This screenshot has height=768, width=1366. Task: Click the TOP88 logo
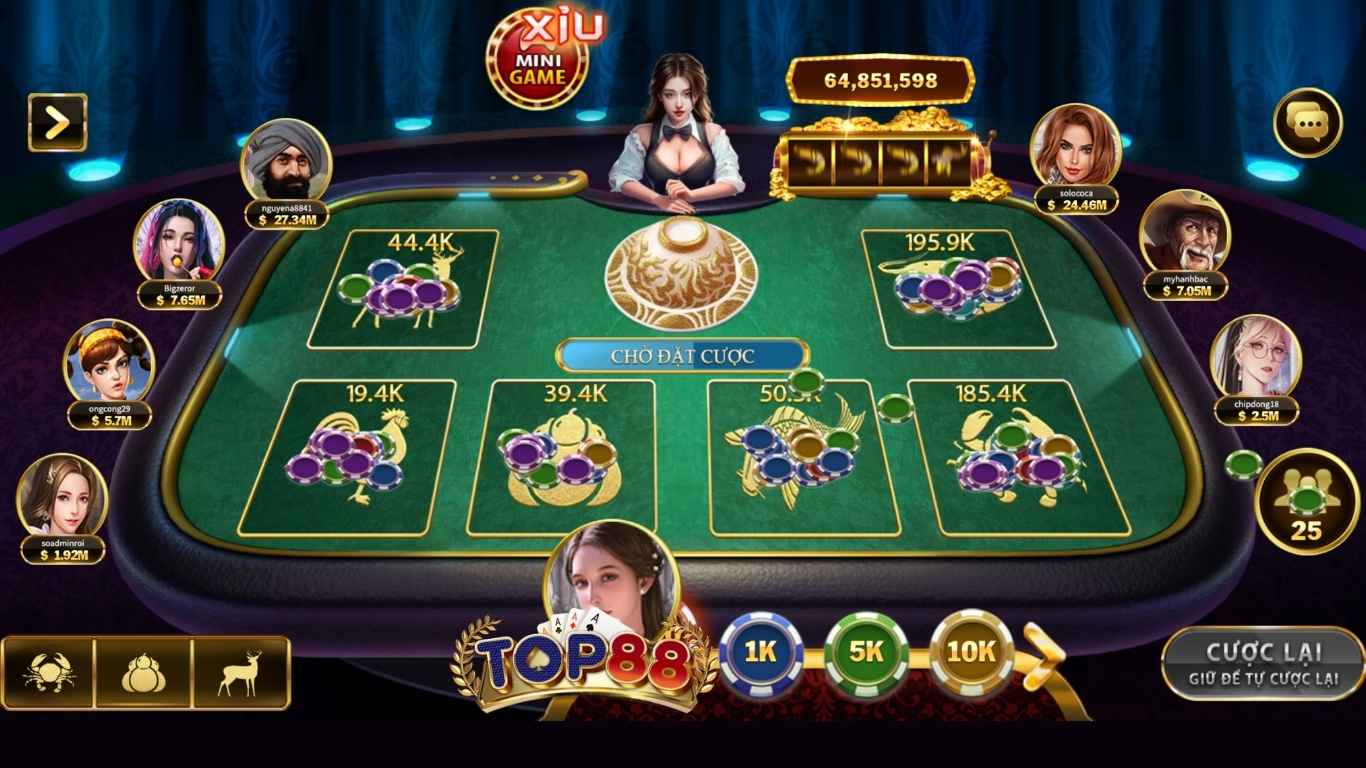coord(583,660)
